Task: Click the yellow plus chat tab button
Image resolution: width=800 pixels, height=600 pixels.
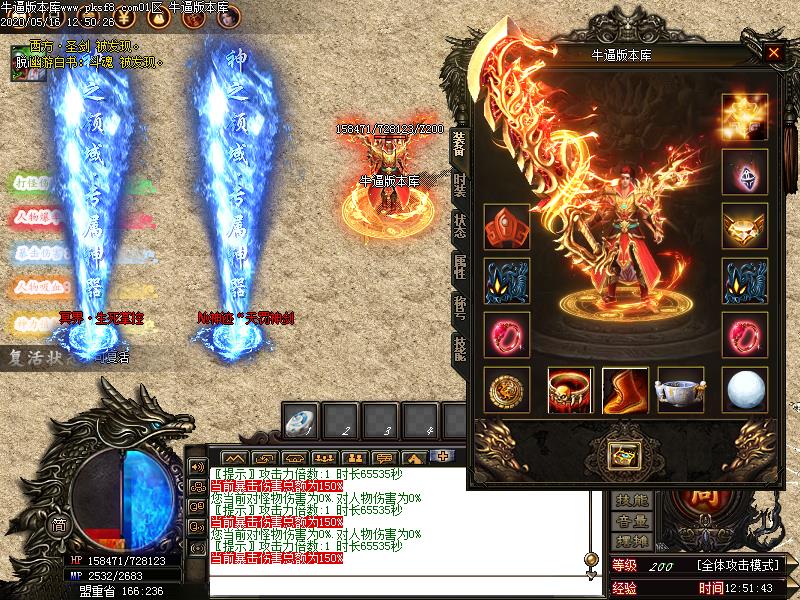Action: coord(442,456)
